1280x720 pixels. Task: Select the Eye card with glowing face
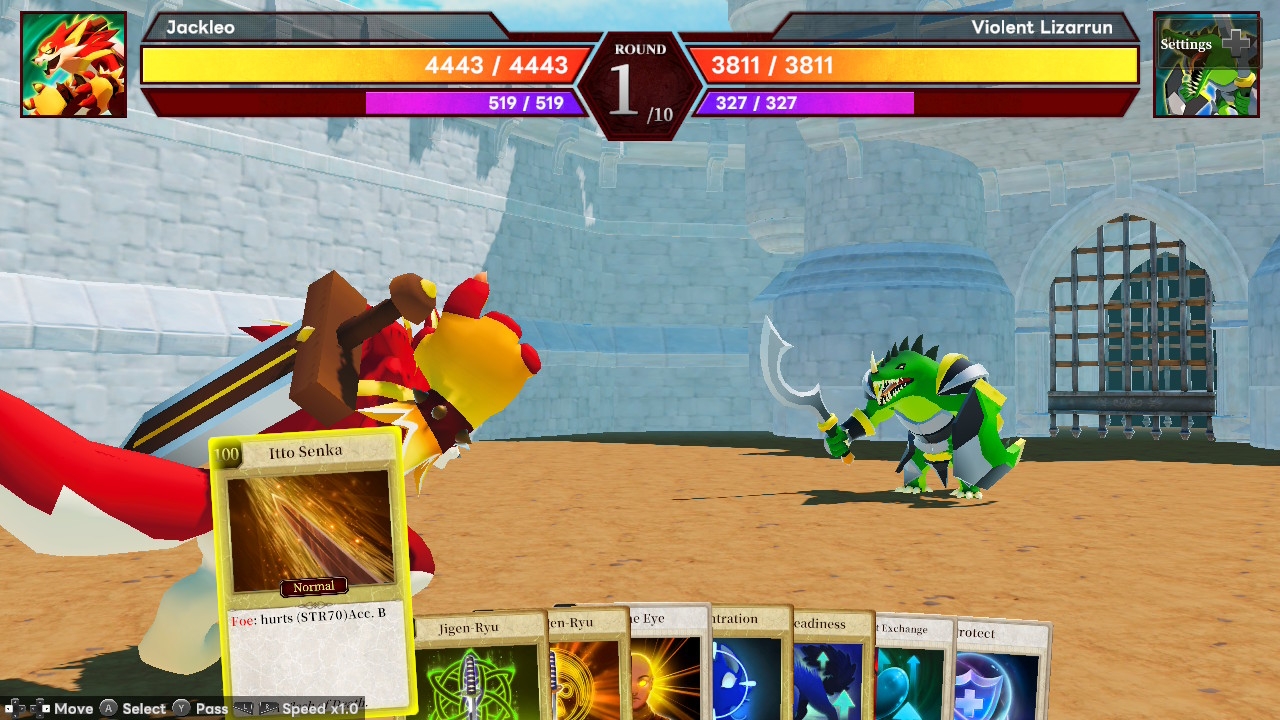tap(668, 665)
